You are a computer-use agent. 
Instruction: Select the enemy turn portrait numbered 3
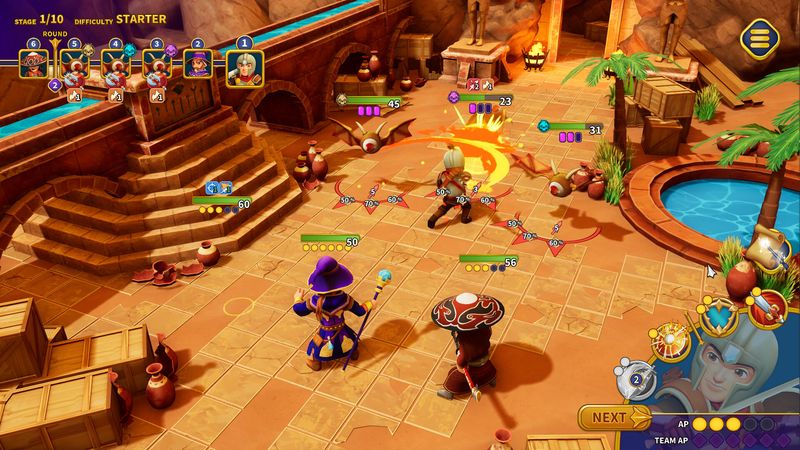tap(156, 68)
